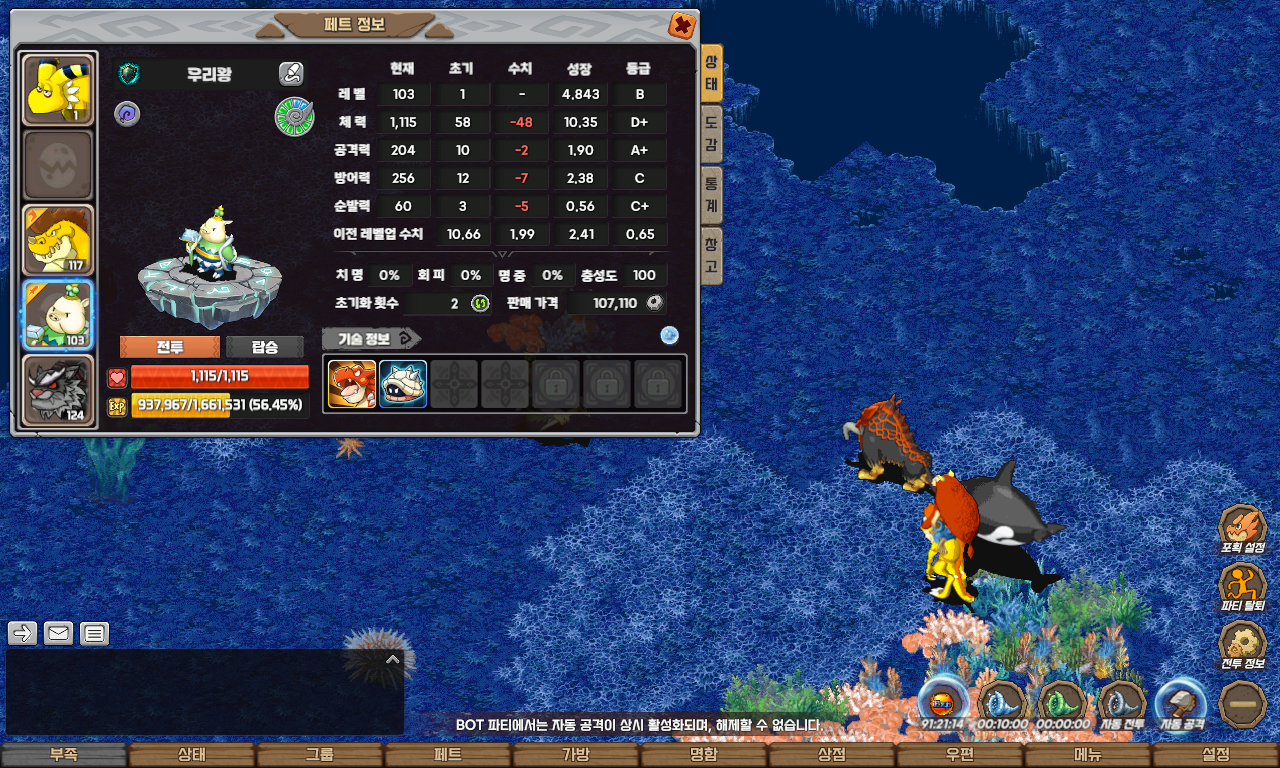The width and height of the screenshot is (1280, 768).
Task: Select the red dinosaur skill slot
Action: [x=352, y=384]
